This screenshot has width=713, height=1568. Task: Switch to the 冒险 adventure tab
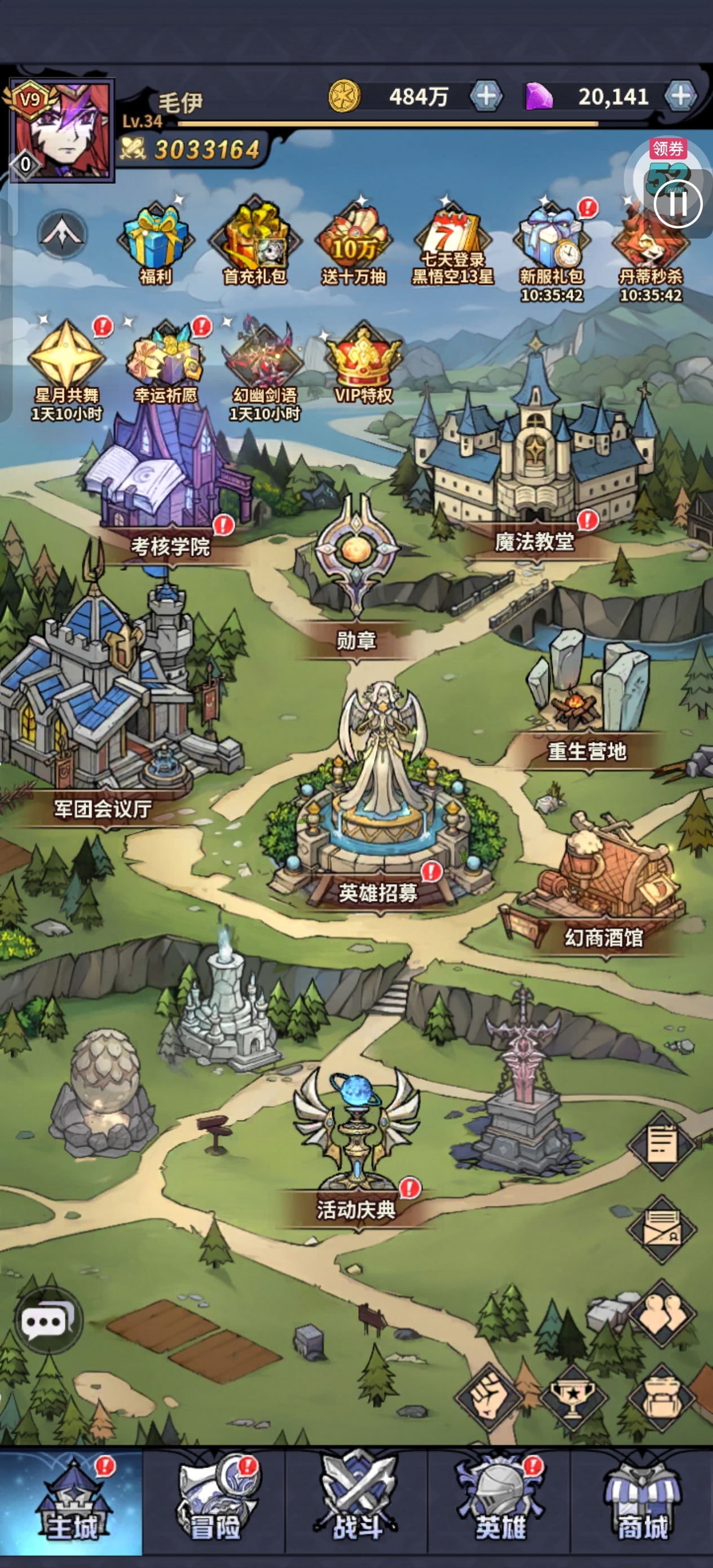pyautogui.click(x=214, y=1504)
